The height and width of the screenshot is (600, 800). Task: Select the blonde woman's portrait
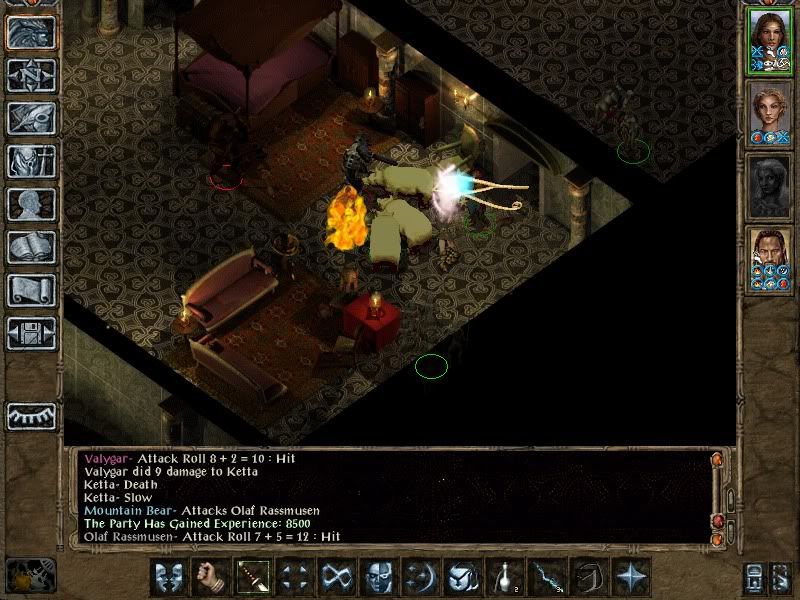(769, 113)
